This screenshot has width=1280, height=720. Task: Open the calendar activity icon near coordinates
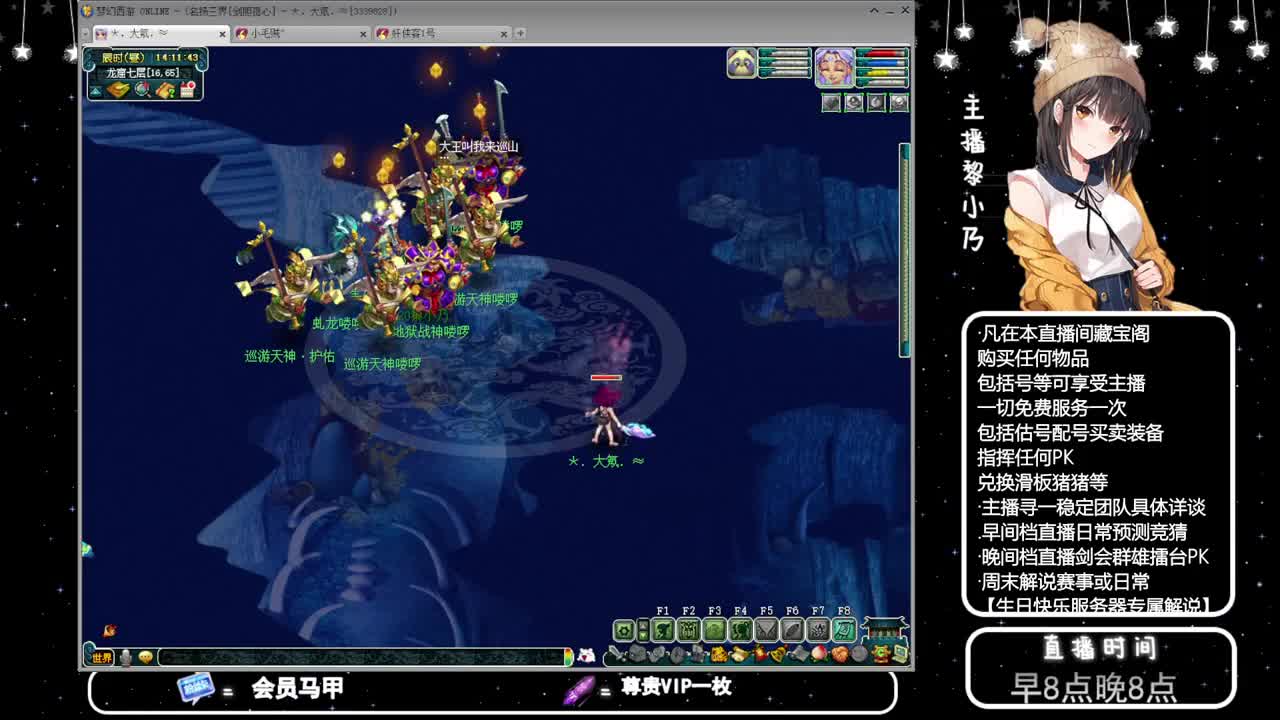[187, 90]
